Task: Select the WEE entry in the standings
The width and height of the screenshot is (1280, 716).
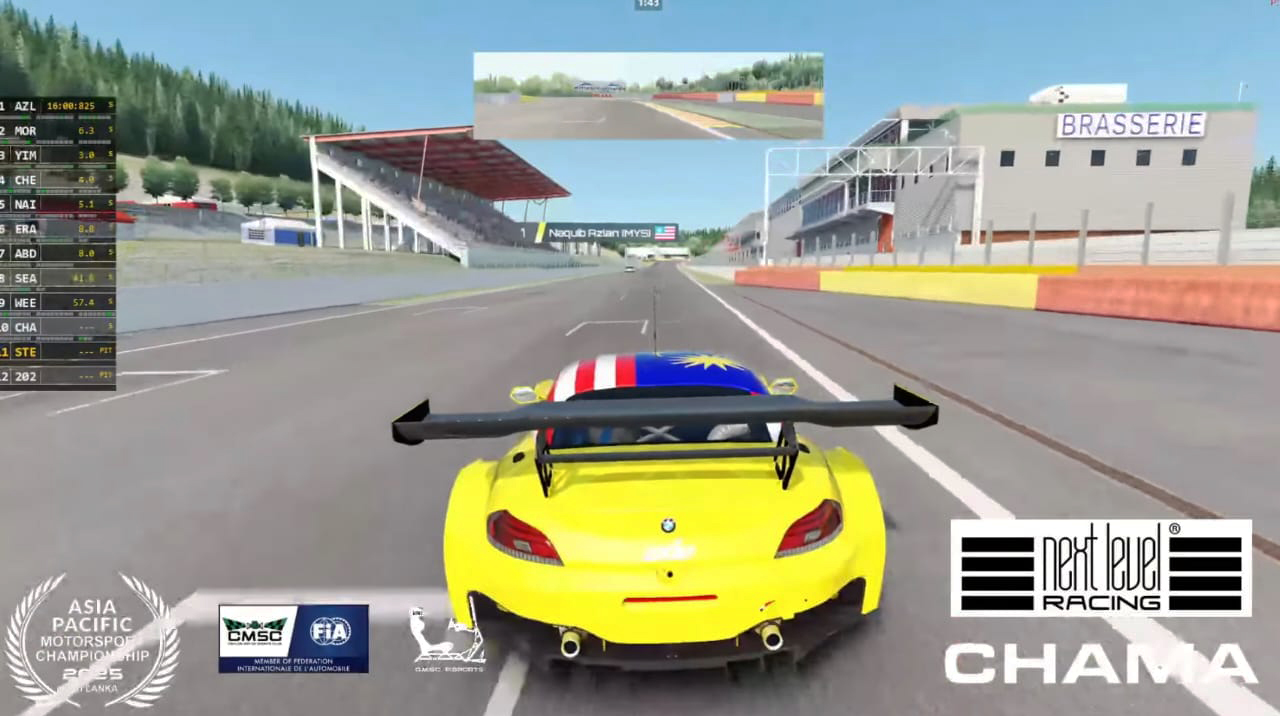Action: click(57, 302)
